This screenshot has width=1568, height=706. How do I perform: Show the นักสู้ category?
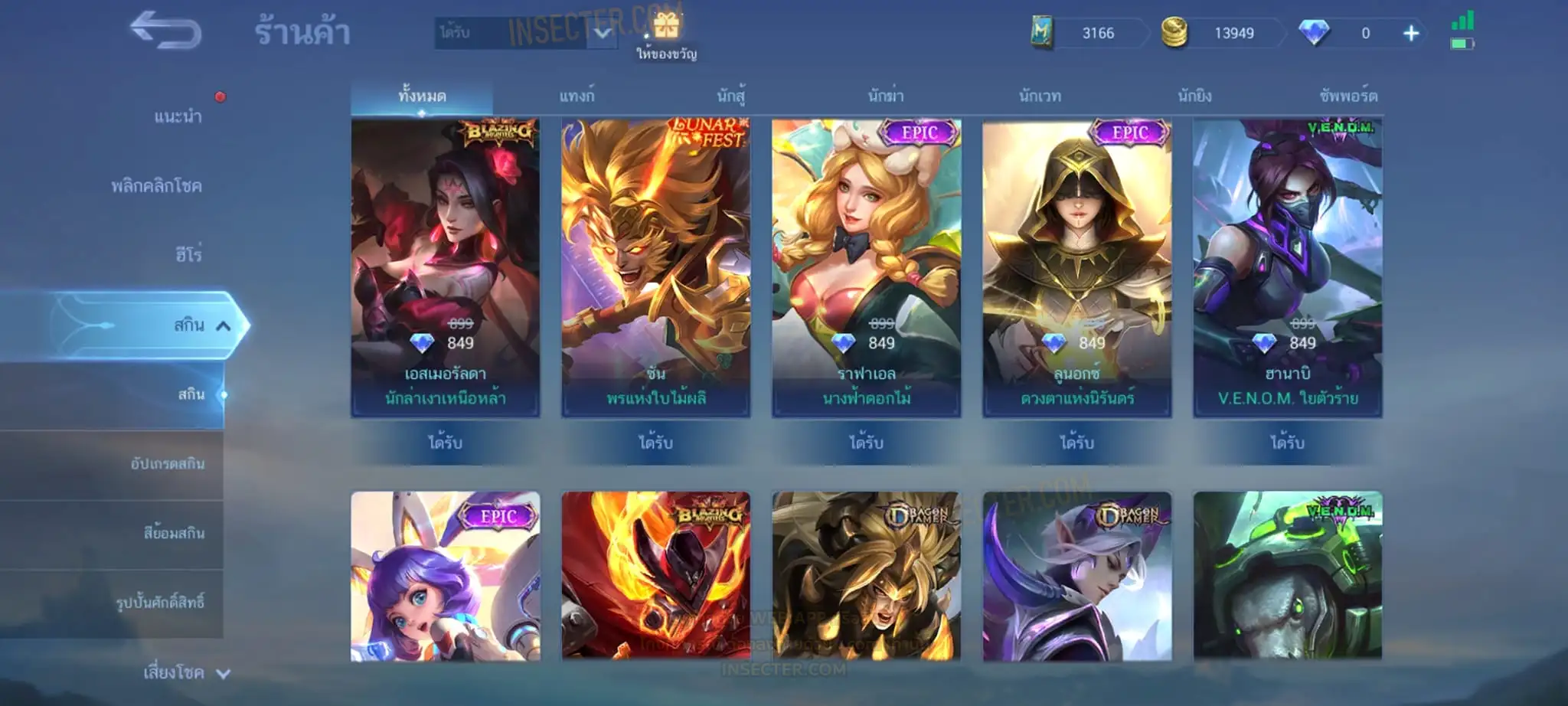point(731,96)
